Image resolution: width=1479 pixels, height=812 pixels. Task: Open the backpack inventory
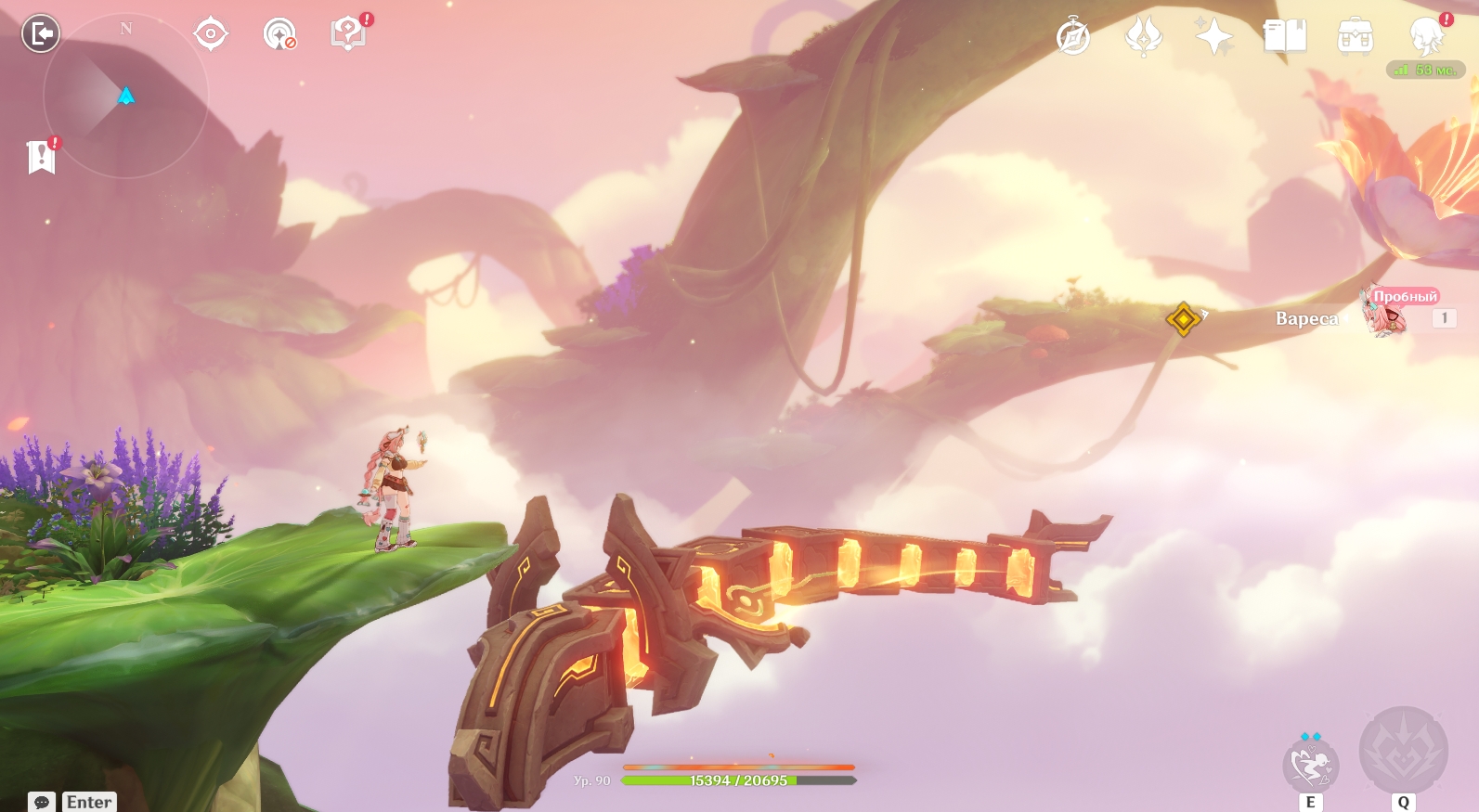[x=1355, y=37]
